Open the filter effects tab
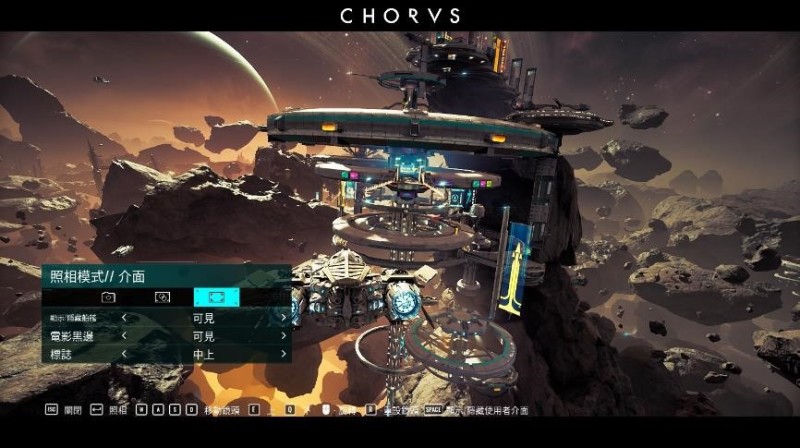This screenshot has width=800, height=448. (x=162, y=297)
